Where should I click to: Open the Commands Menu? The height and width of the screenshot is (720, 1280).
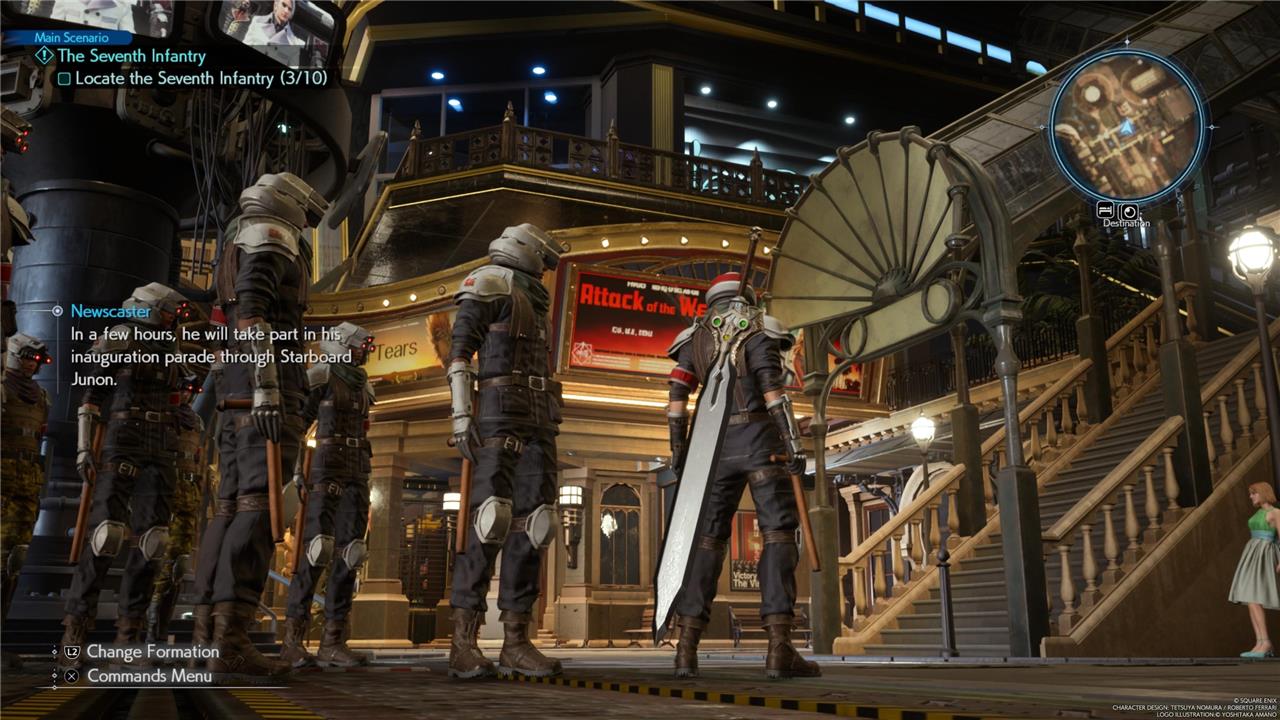[149, 676]
